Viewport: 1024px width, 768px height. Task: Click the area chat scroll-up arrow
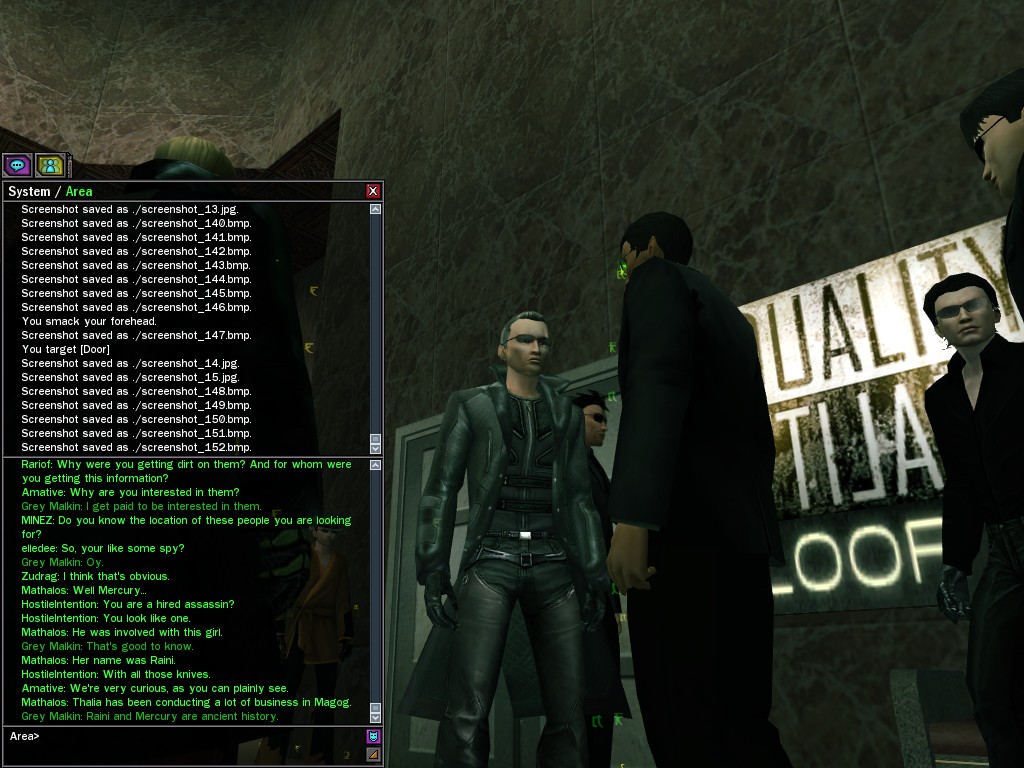(x=375, y=465)
